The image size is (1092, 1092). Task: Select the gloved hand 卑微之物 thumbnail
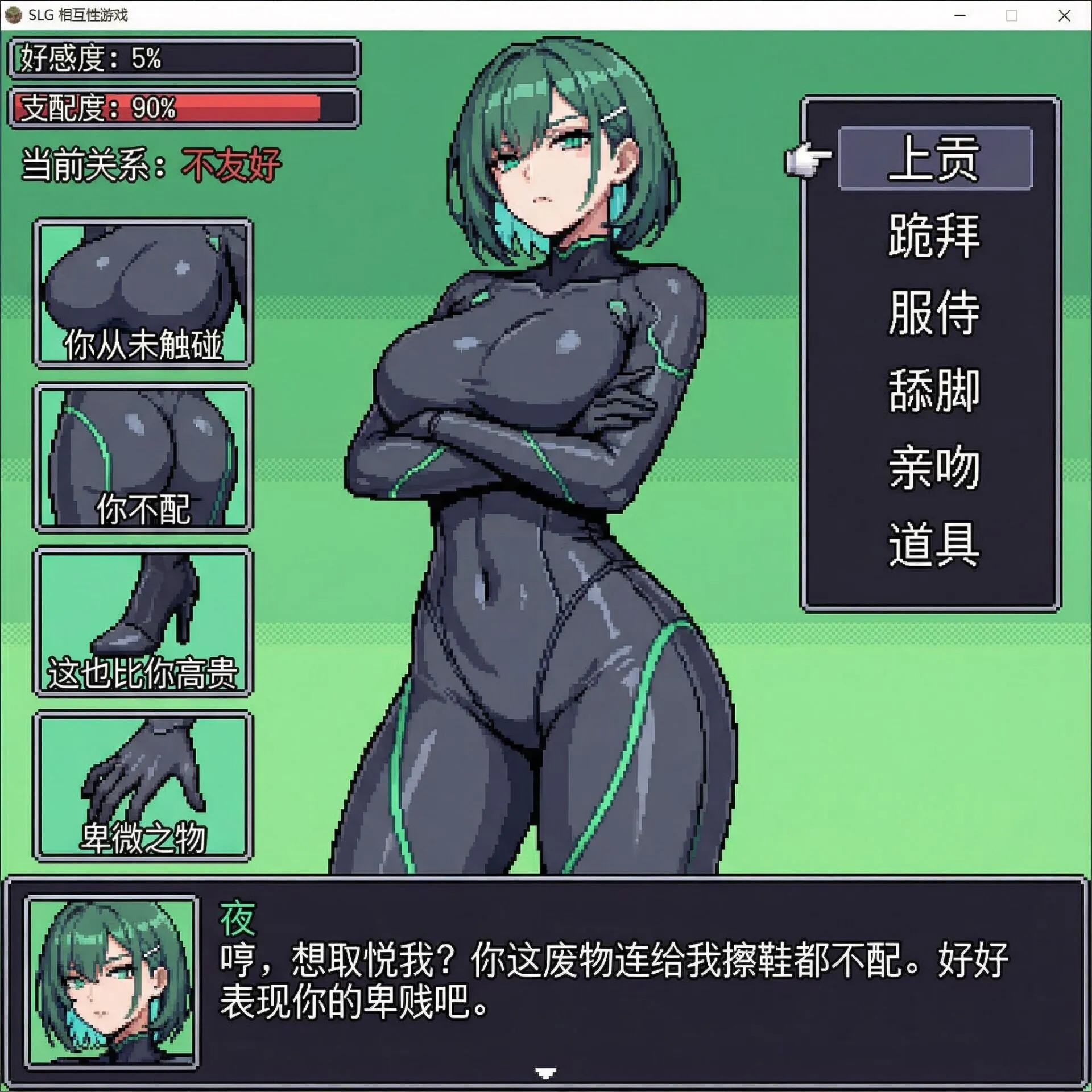coord(143,786)
